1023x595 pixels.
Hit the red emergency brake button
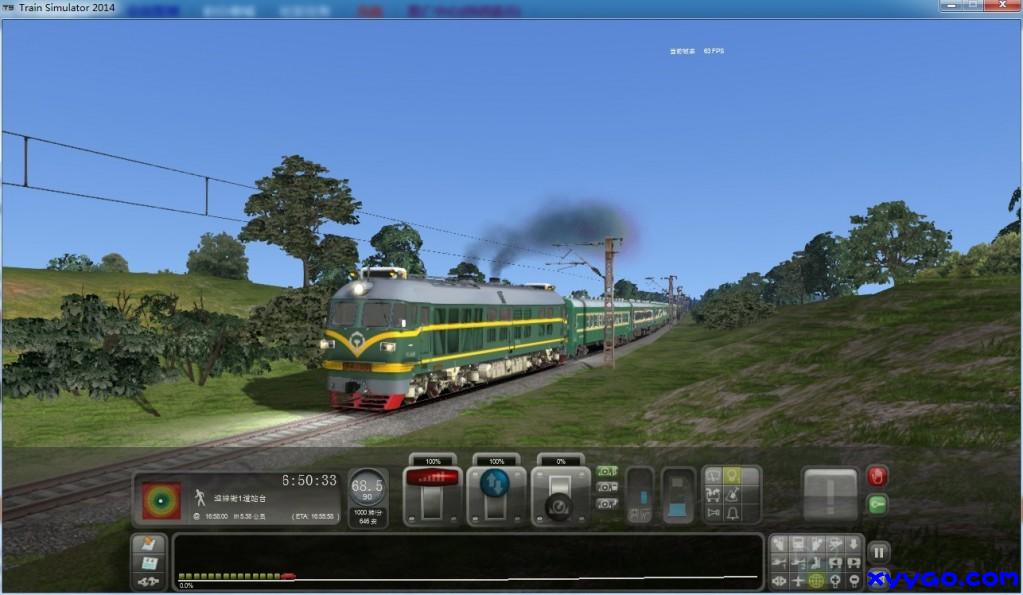click(877, 477)
